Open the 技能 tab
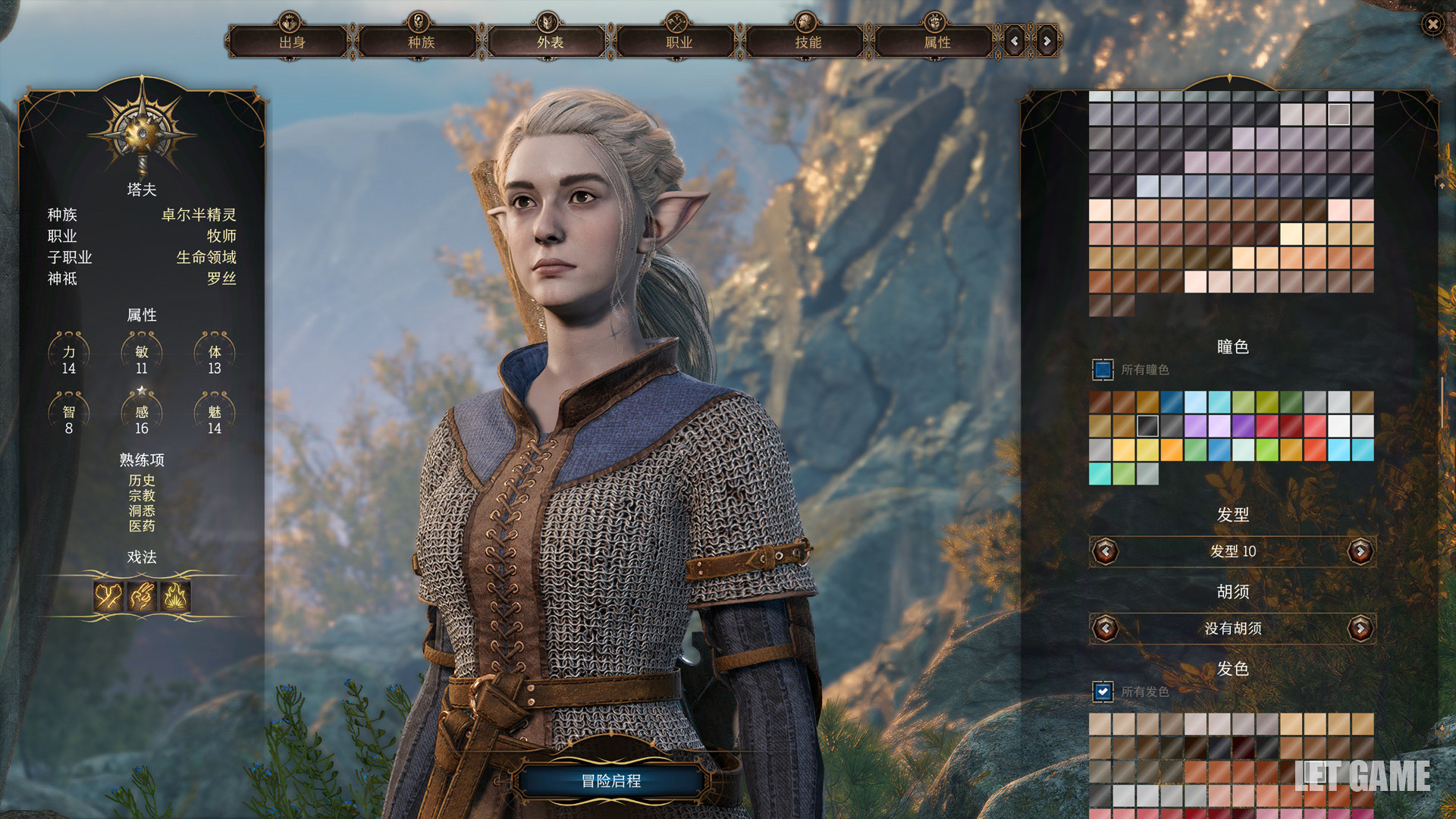 coord(807,42)
